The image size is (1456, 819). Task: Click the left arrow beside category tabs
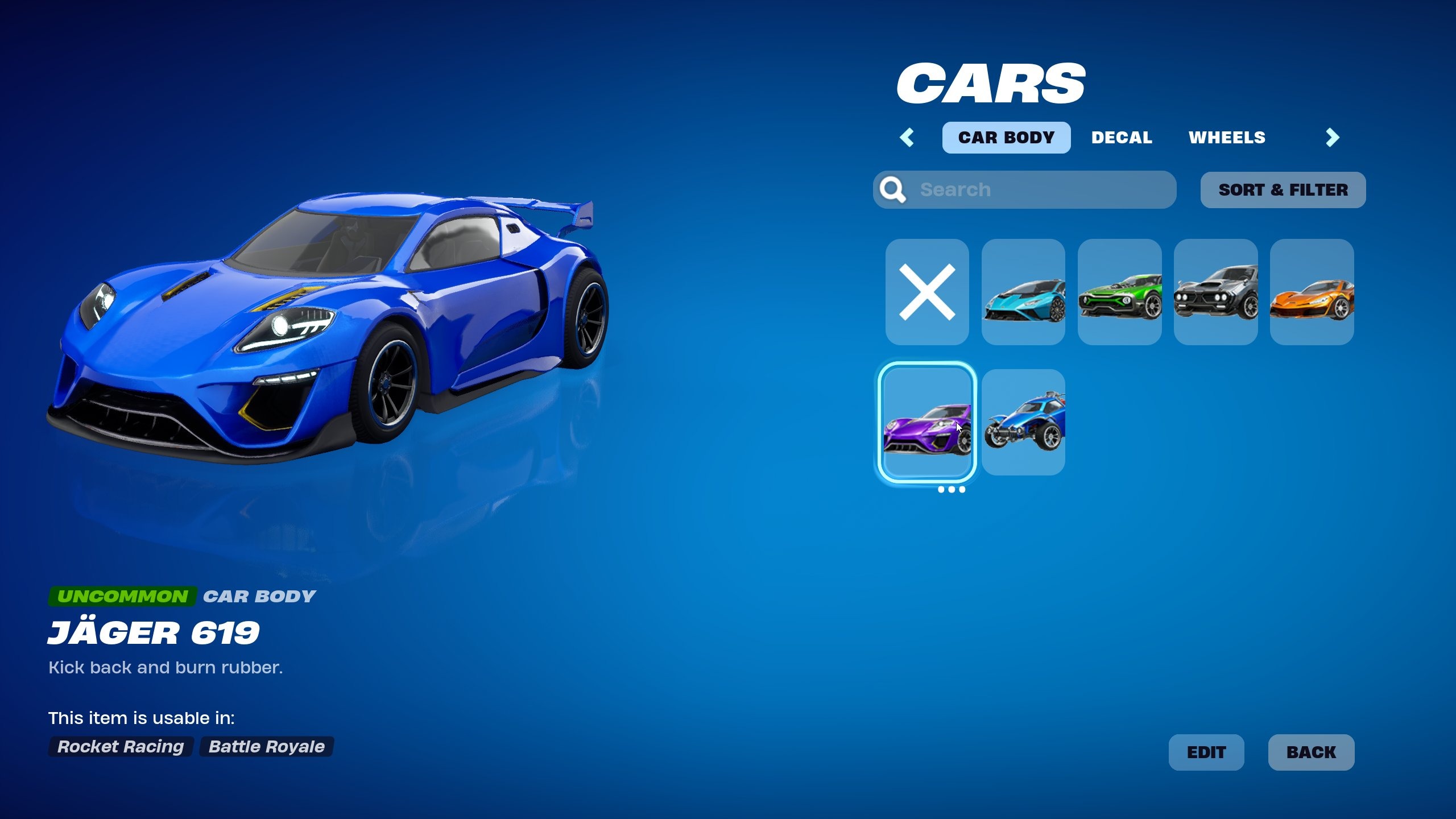pos(907,138)
